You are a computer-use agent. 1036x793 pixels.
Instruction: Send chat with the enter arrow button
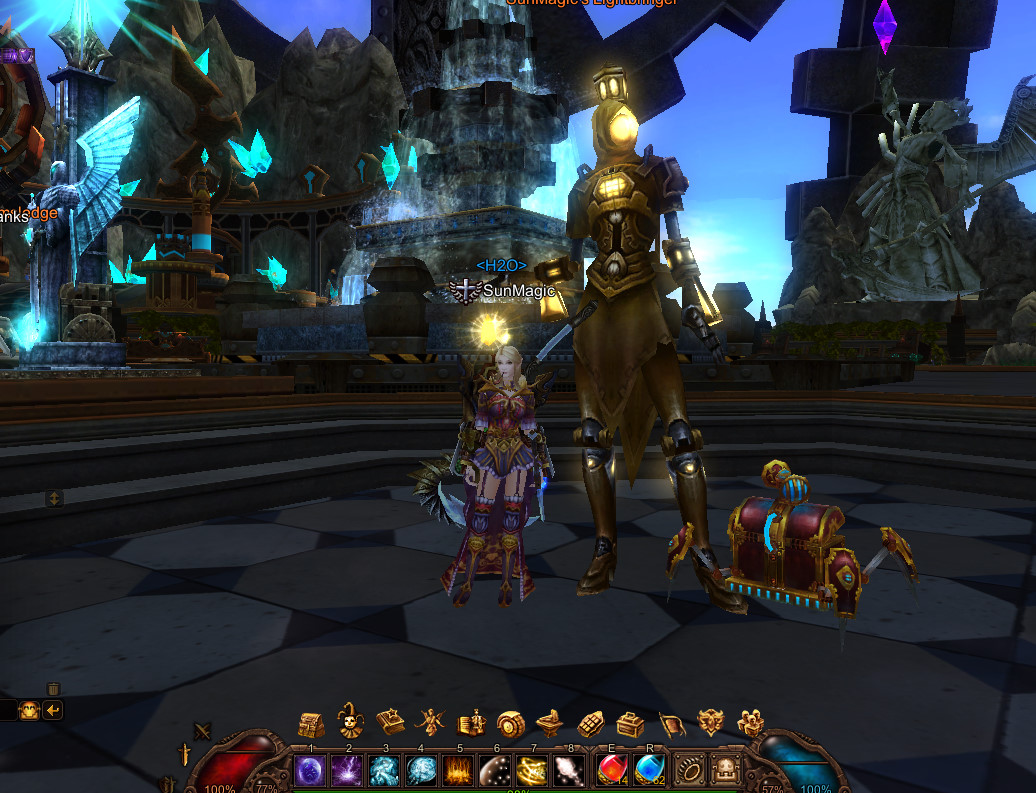coord(52,710)
